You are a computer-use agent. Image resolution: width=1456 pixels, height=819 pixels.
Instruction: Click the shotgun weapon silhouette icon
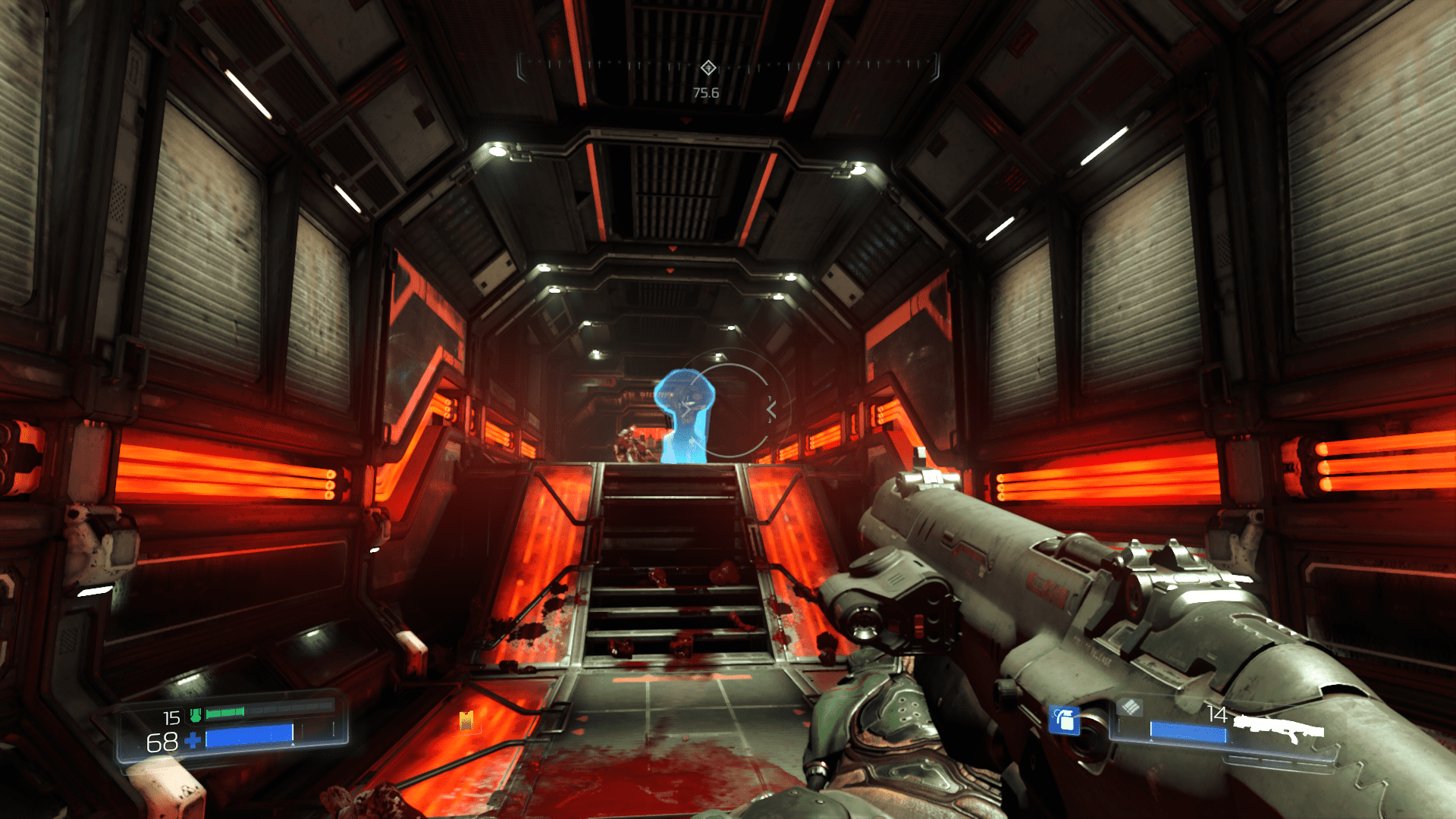pos(1278,730)
